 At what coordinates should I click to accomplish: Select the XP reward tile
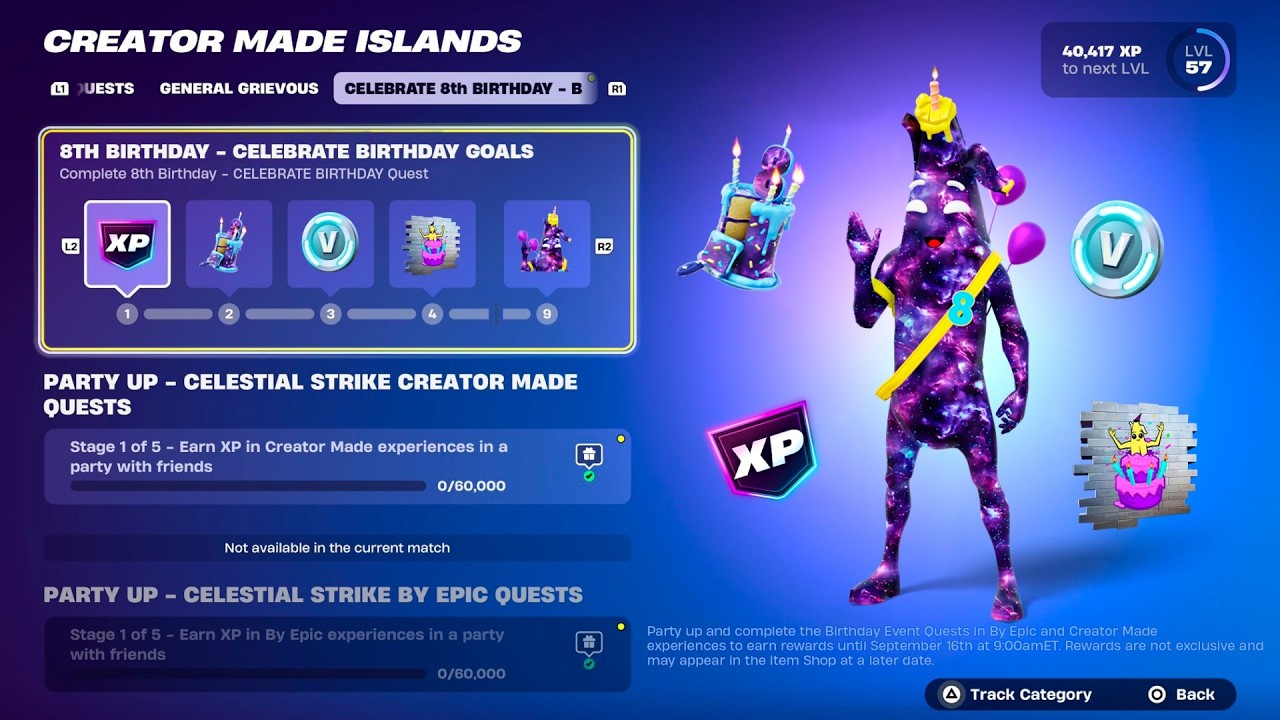click(127, 245)
